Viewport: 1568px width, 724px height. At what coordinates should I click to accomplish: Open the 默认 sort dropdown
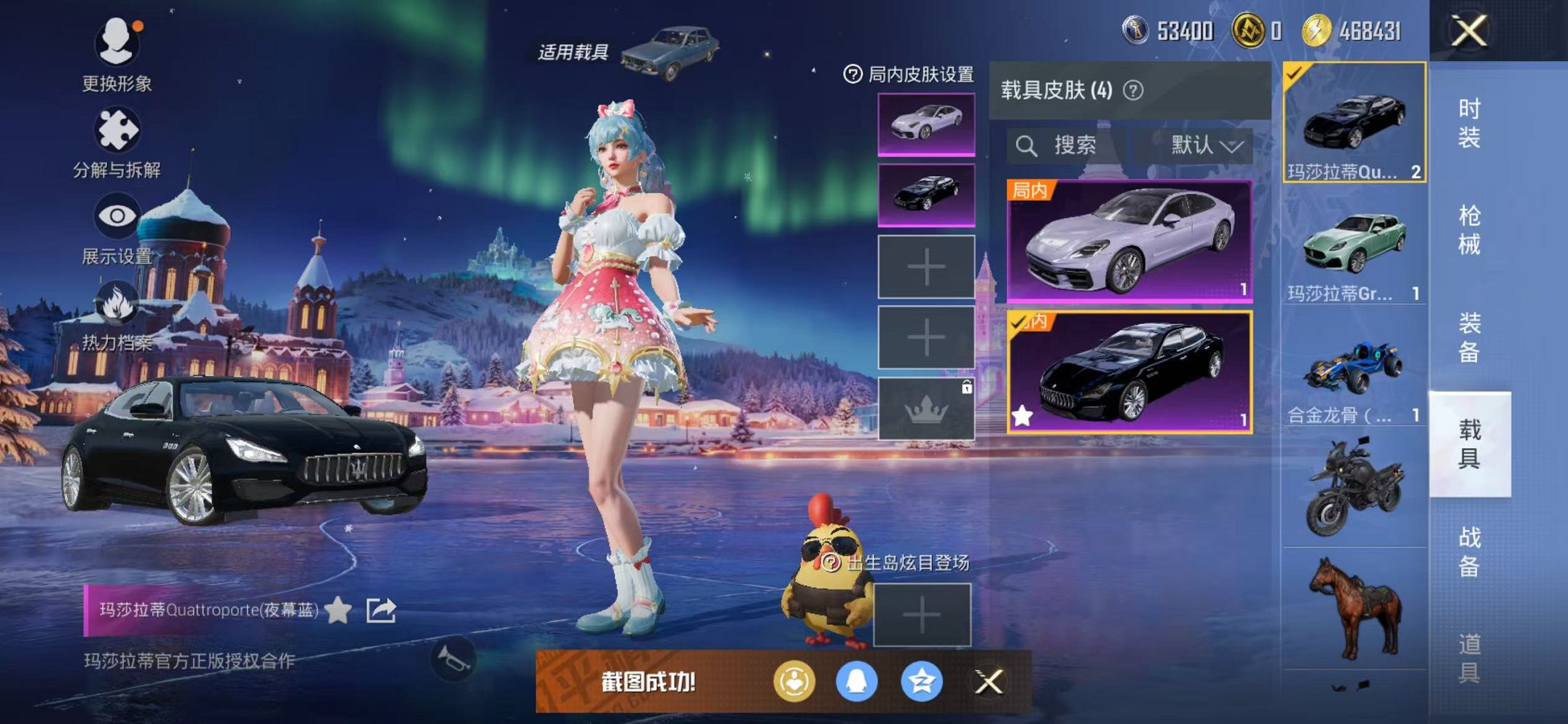pos(1202,143)
